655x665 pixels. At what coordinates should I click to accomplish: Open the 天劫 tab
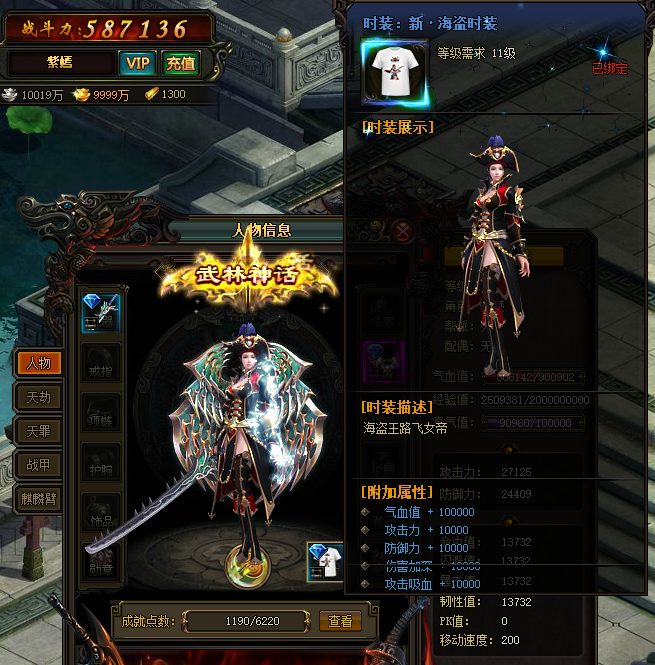38,397
